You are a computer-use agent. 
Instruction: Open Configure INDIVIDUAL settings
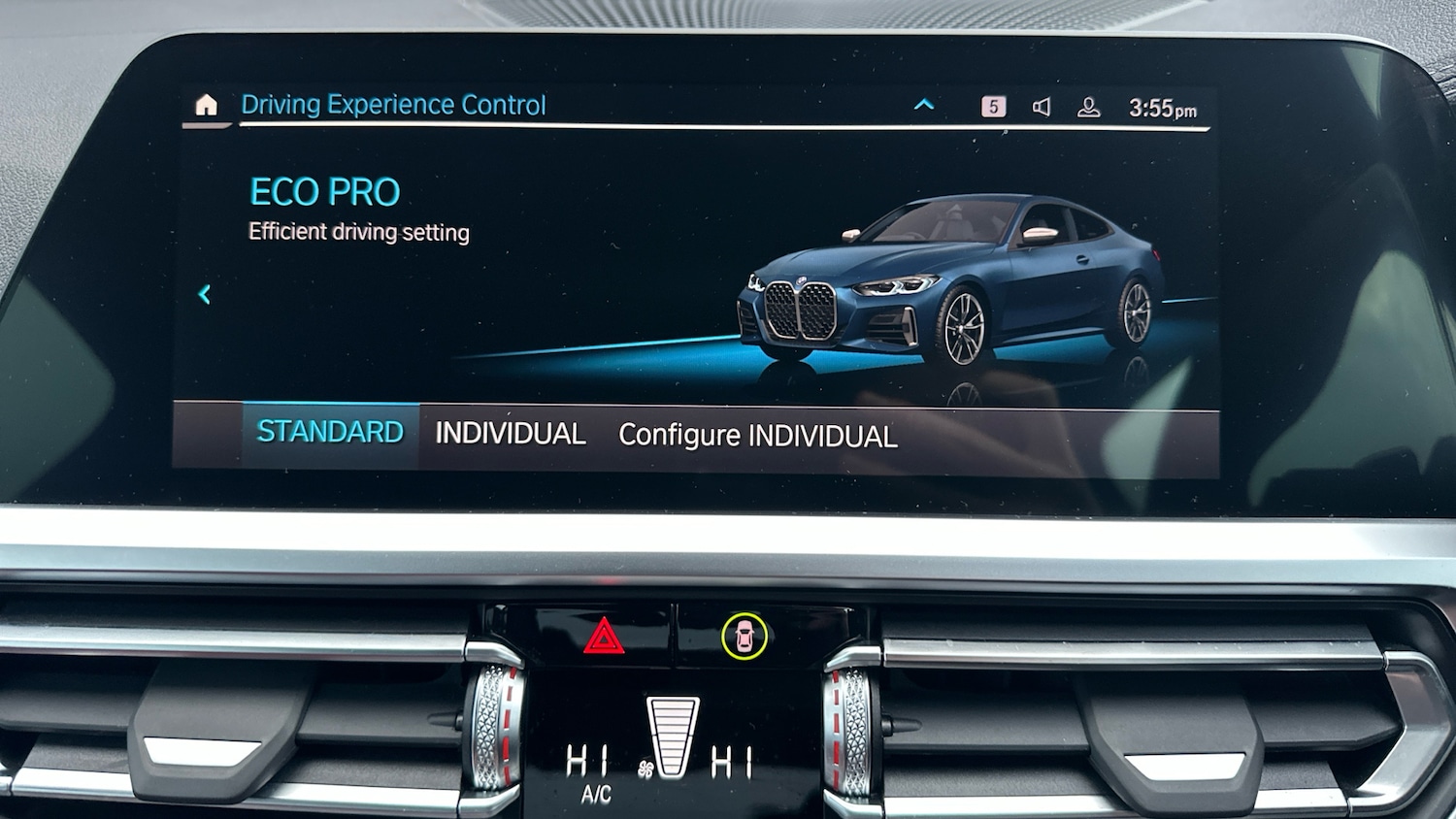[x=757, y=436]
